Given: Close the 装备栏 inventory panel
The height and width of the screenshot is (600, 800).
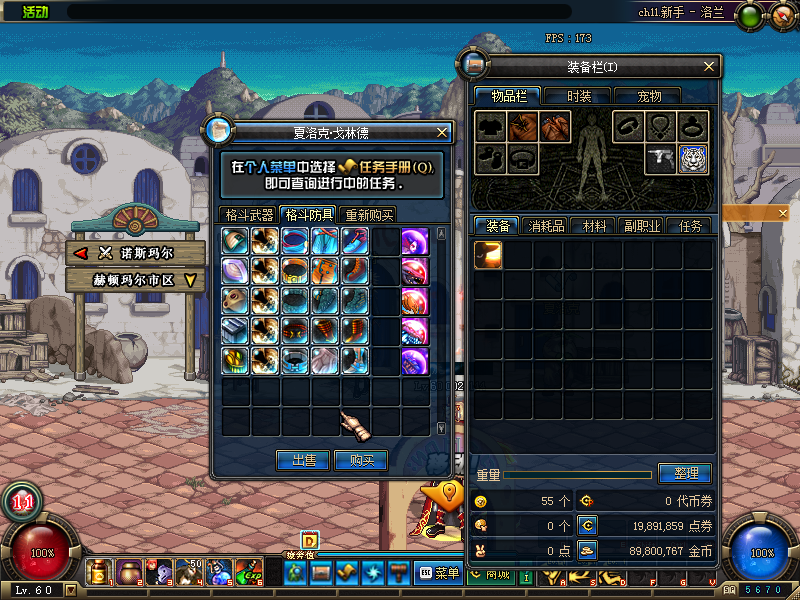Looking at the screenshot, I should pos(709,67).
